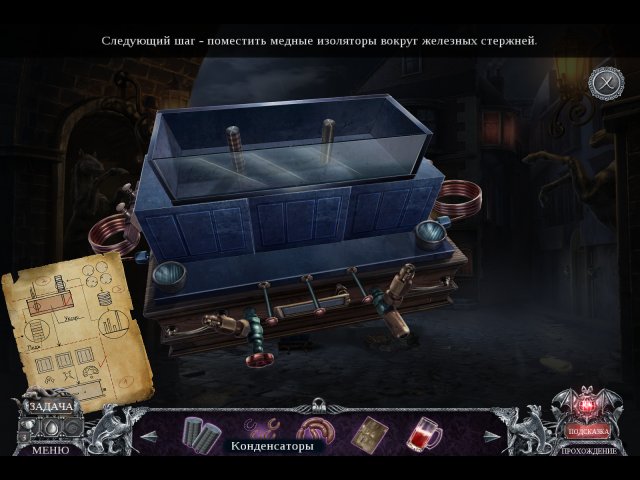Choose the brown plate item in inventory

[371, 432]
